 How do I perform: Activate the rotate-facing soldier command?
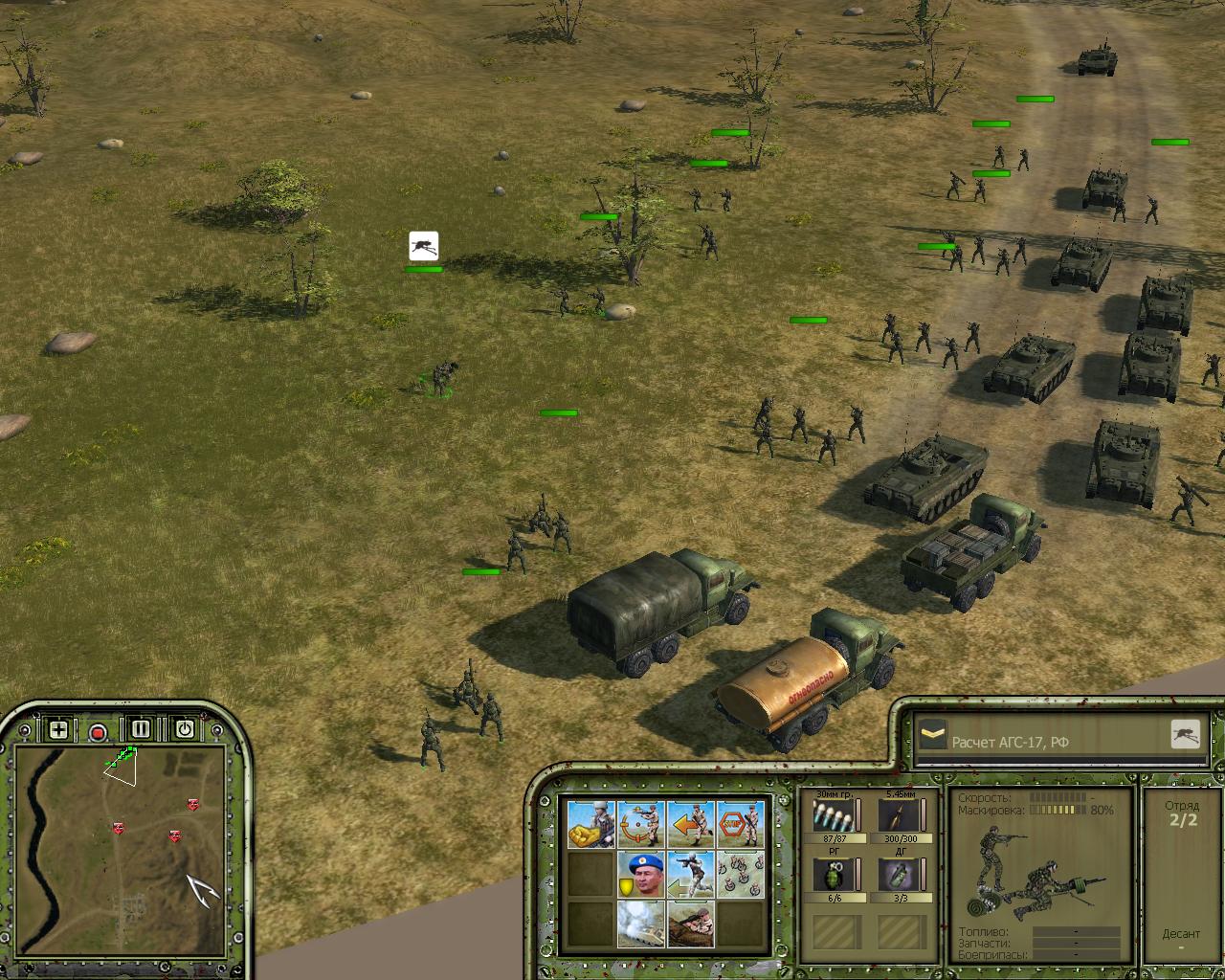pyautogui.click(x=641, y=823)
